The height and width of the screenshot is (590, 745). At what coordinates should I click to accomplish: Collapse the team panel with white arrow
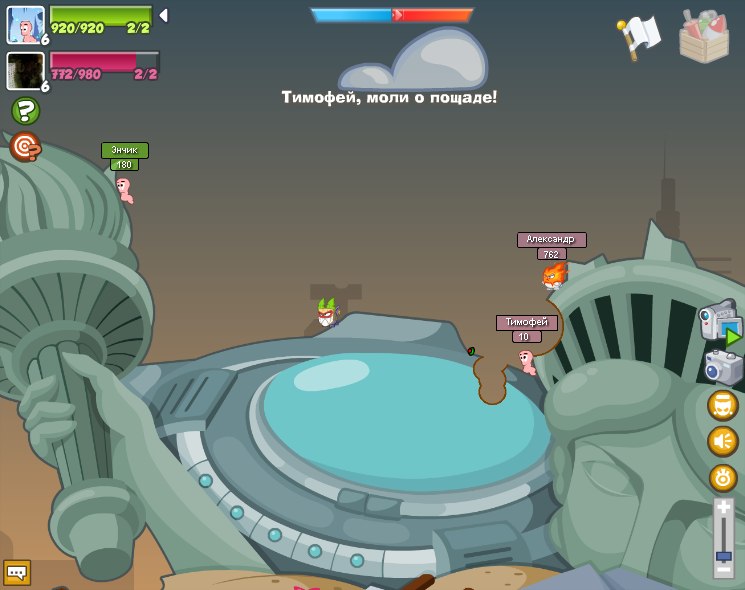tap(163, 16)
